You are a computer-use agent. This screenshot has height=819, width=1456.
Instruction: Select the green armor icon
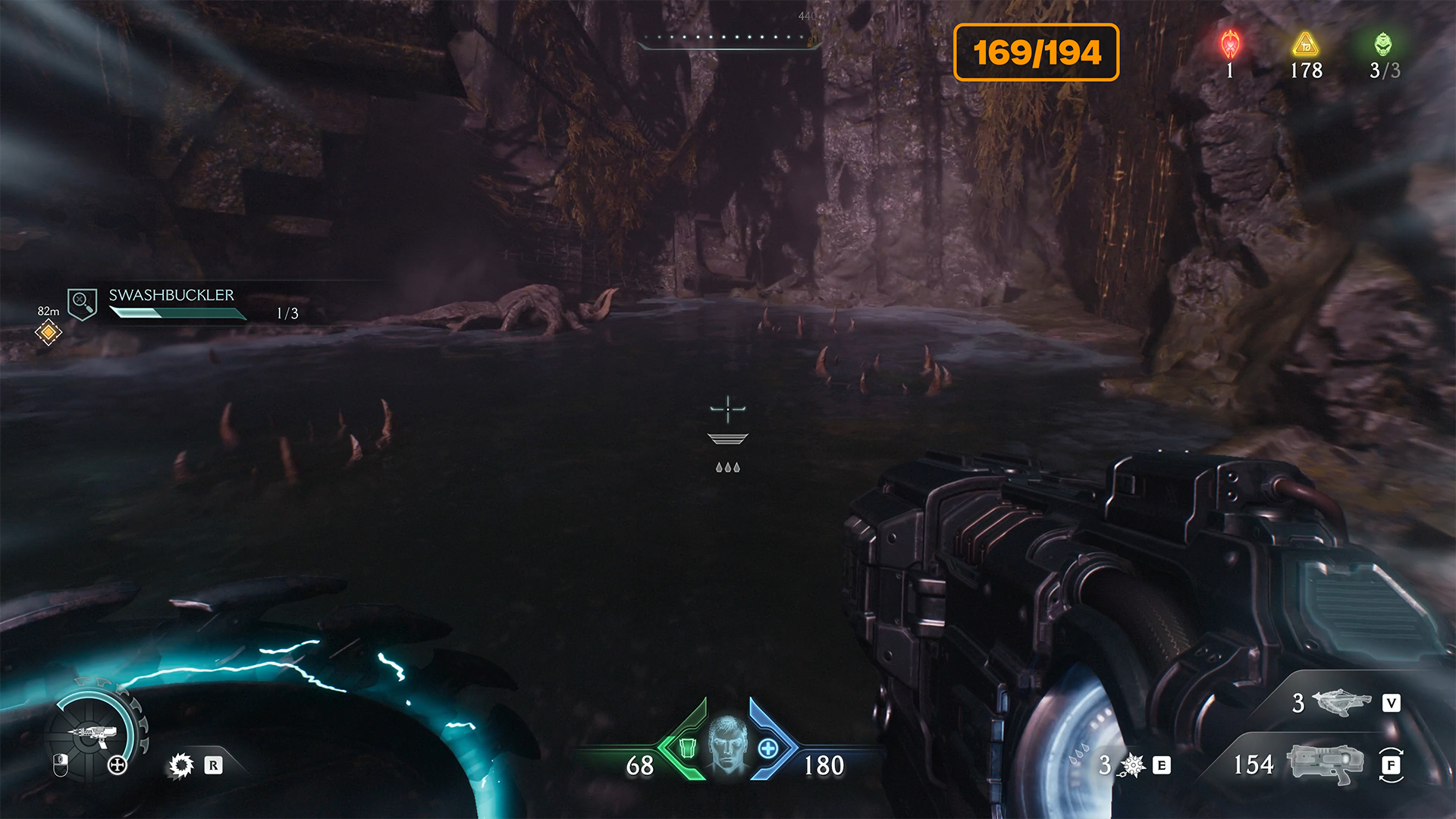click(x=687, y=748)
